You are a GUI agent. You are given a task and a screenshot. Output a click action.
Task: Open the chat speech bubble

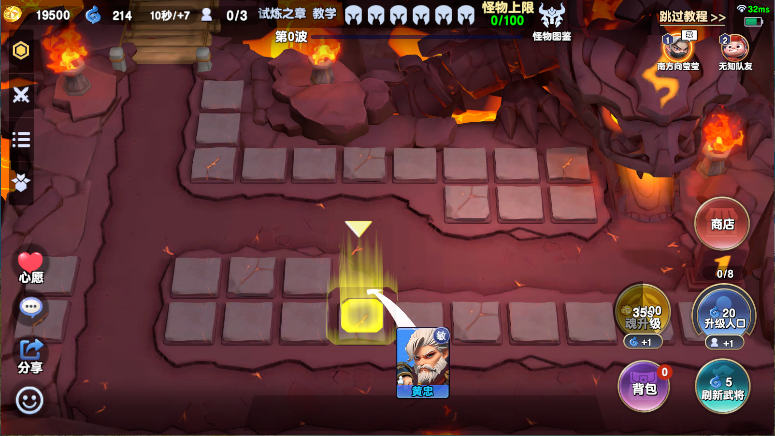click(x=30, y=307)
